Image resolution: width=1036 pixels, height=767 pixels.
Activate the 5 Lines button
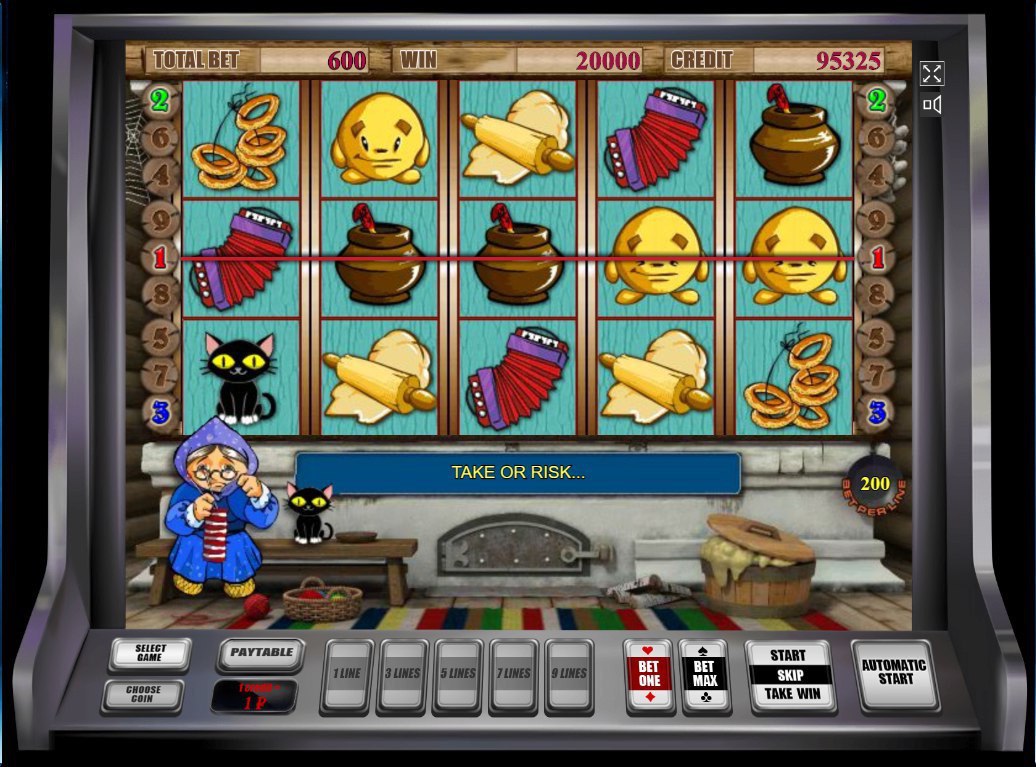tap(458, 675)
